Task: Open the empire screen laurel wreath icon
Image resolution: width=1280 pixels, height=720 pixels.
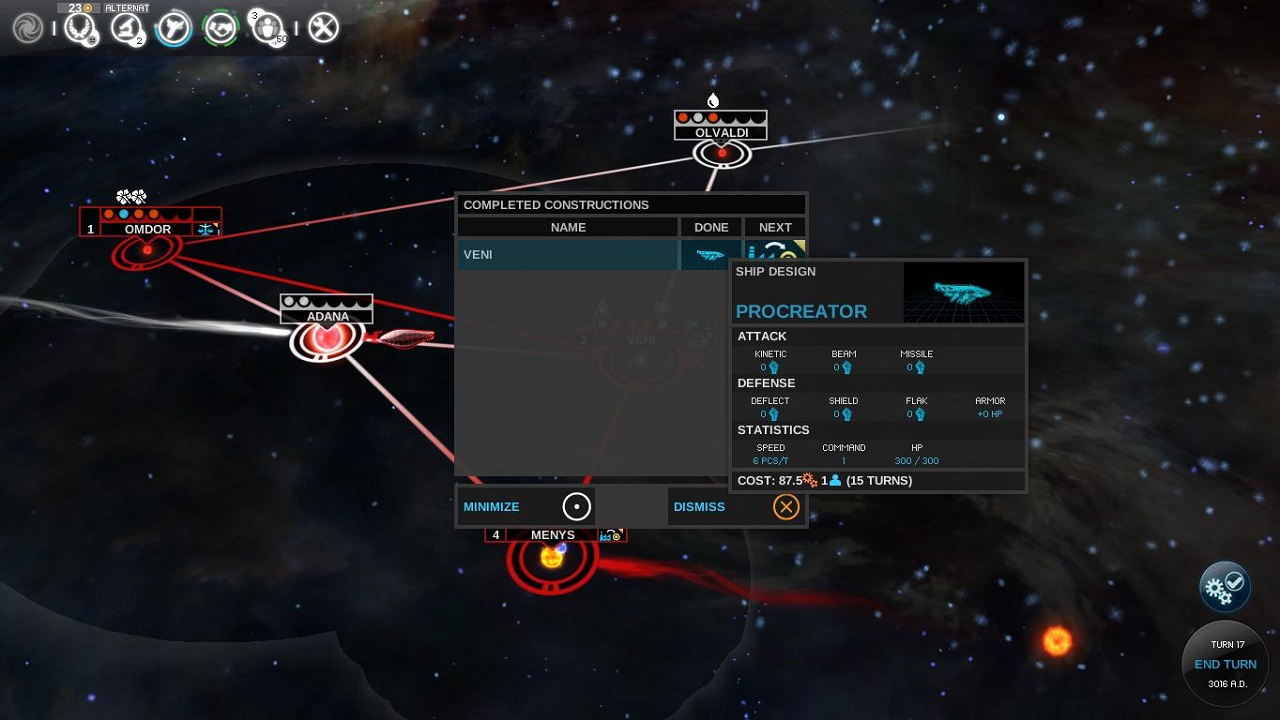Action: [x=78, y=27]
